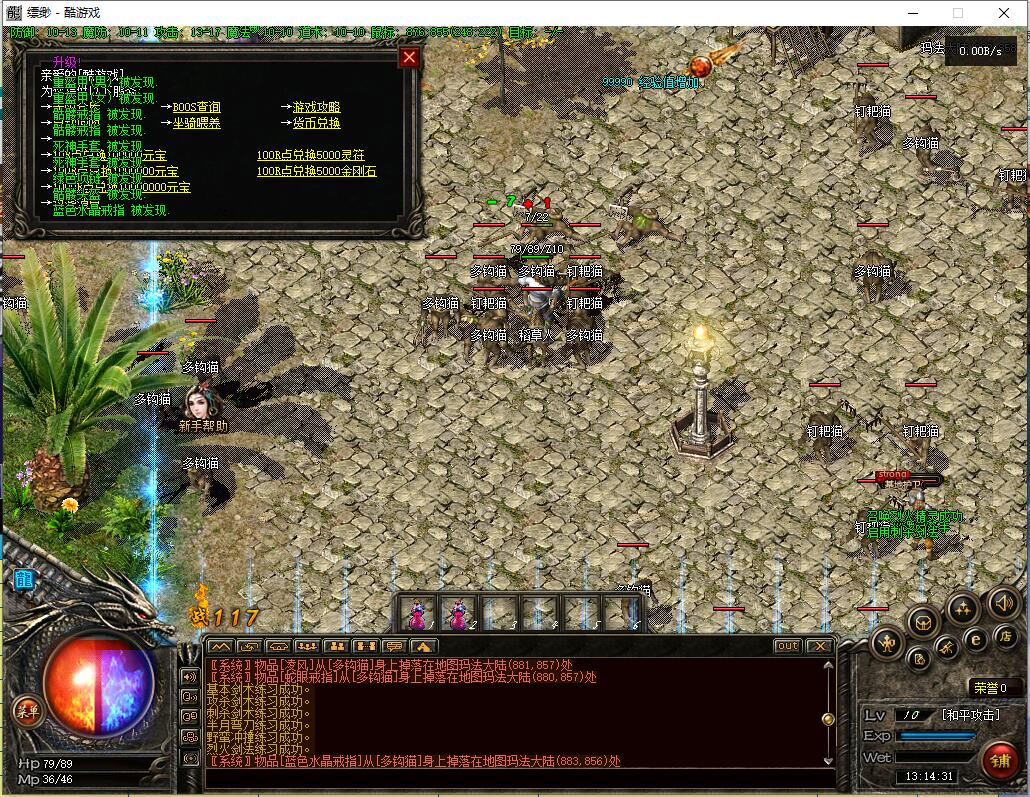Screen dimensions: 1030x797
Task: Click the round 菜单 menu button
Action: [x=28, y=711]
